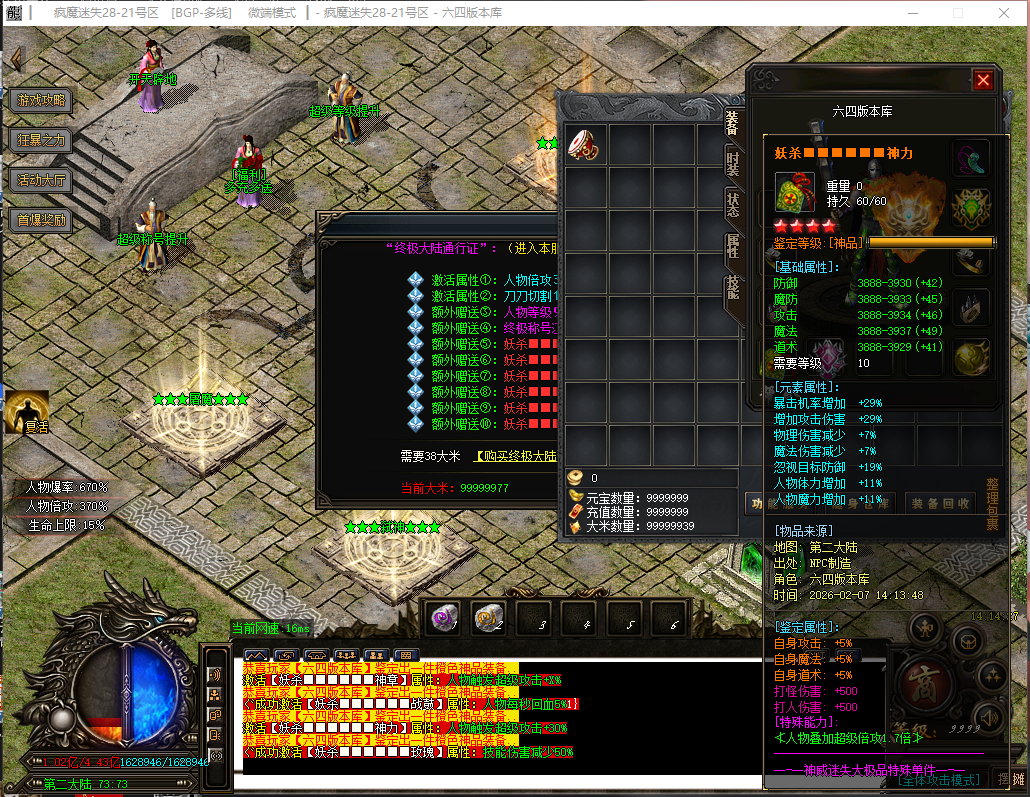Open the 狂暴之力 menu button
1030x797 pixels.
[x=41, y=140]
